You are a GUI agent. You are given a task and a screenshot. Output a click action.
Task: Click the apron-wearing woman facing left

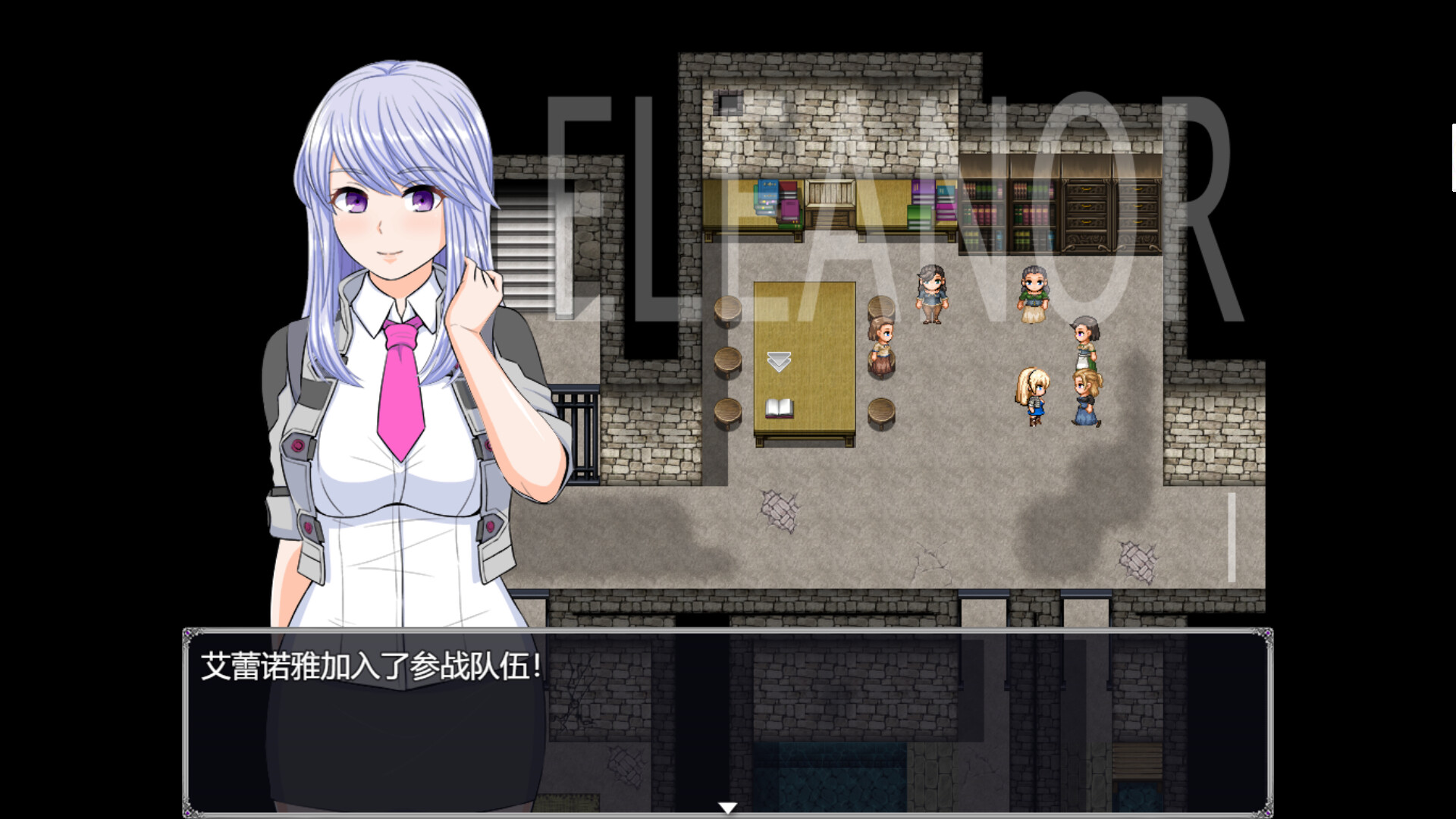point(1084,341)
